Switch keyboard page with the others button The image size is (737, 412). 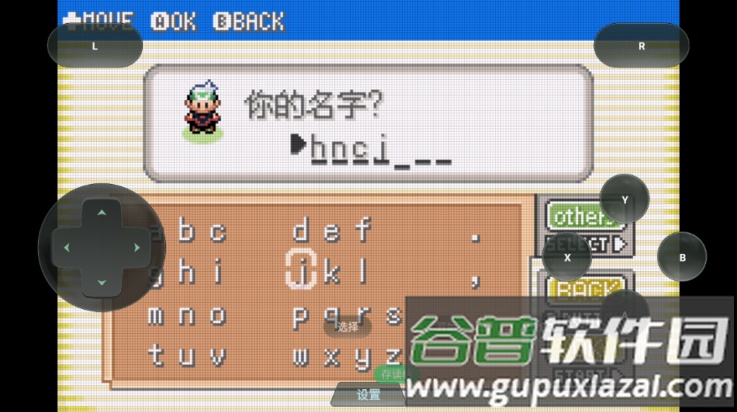pyautogui.click(x=580, y=215)
